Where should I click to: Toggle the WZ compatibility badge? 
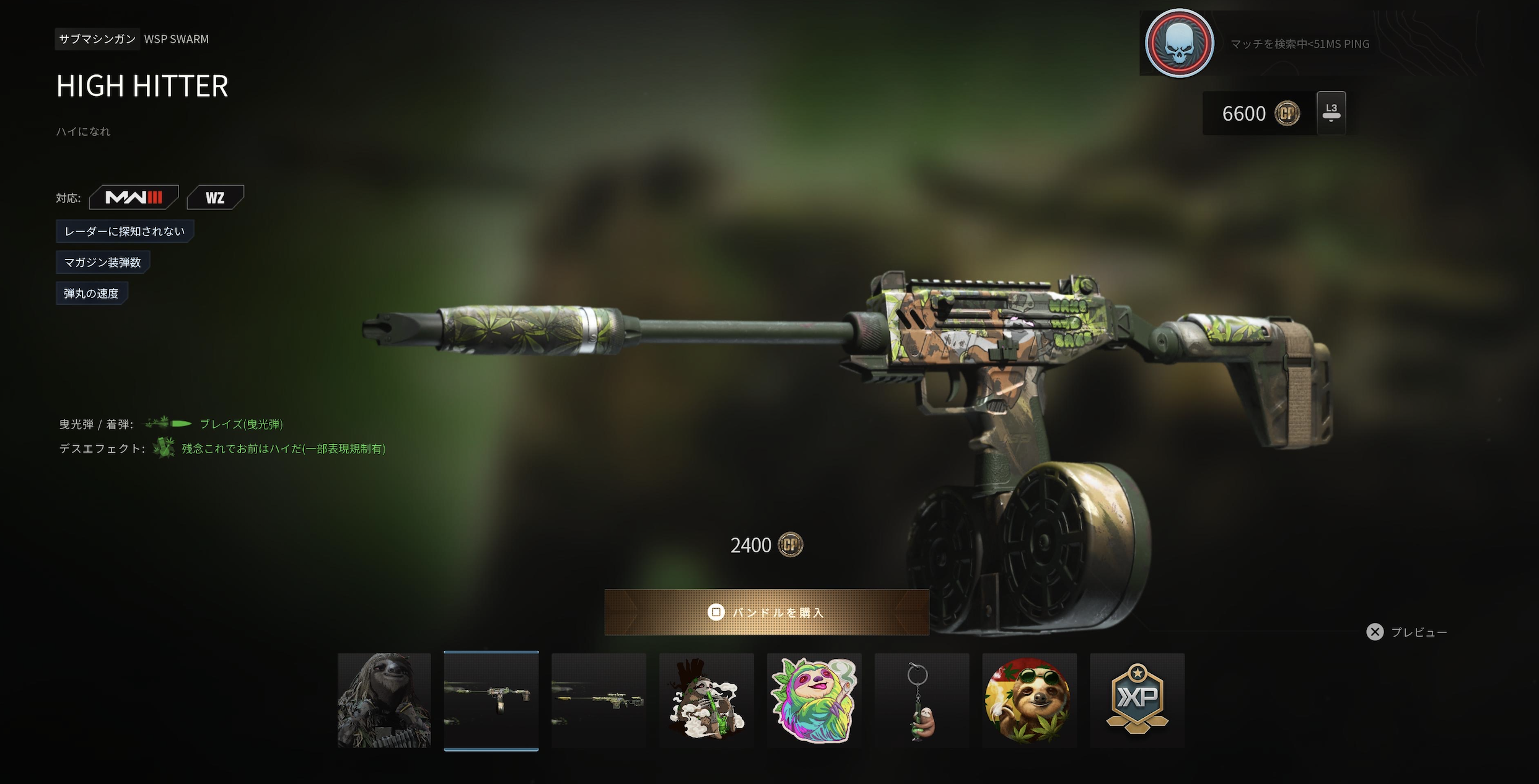[x=216, y=197]
